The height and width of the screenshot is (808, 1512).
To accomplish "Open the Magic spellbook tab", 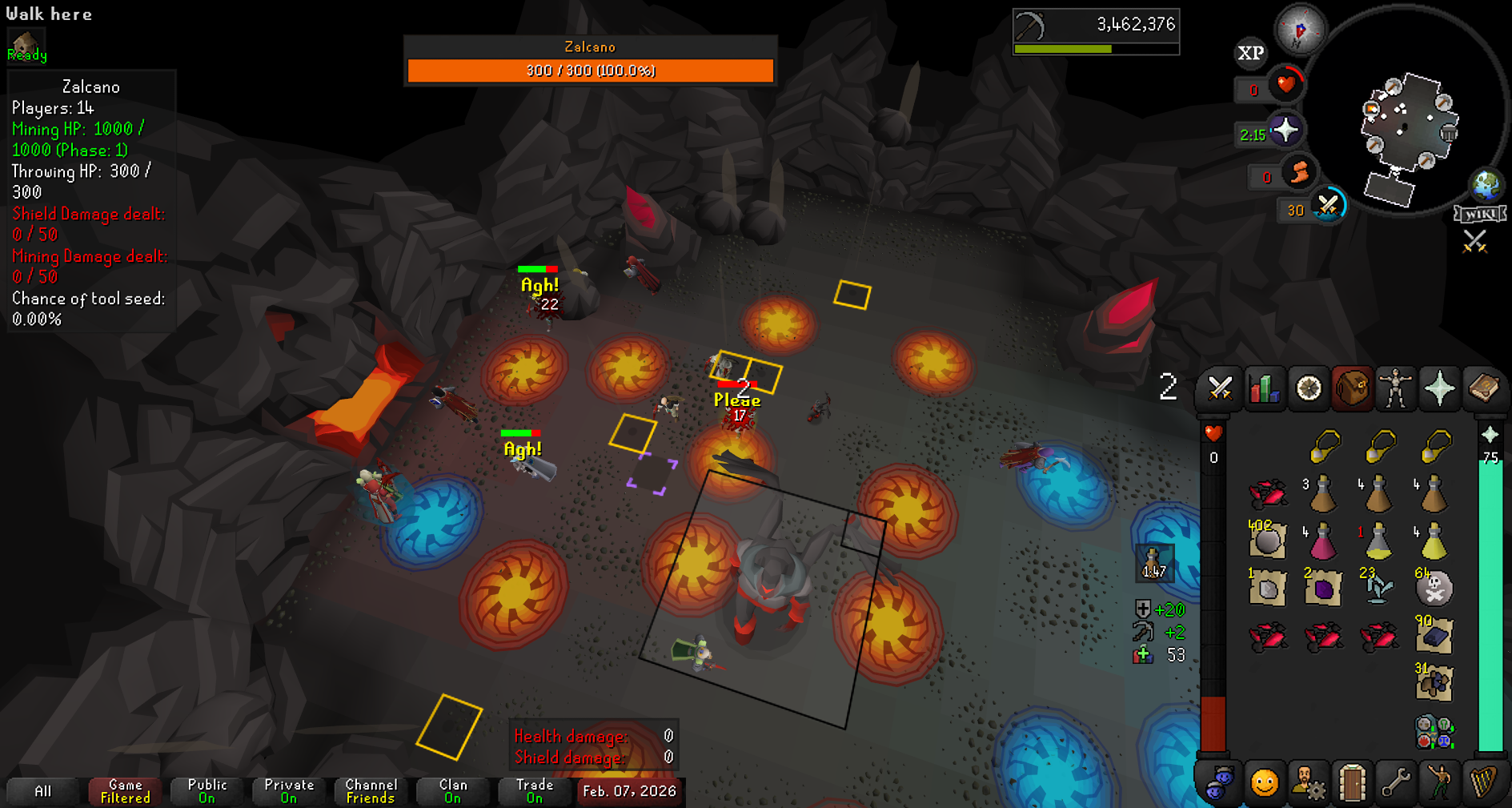I will point(1483,389).
